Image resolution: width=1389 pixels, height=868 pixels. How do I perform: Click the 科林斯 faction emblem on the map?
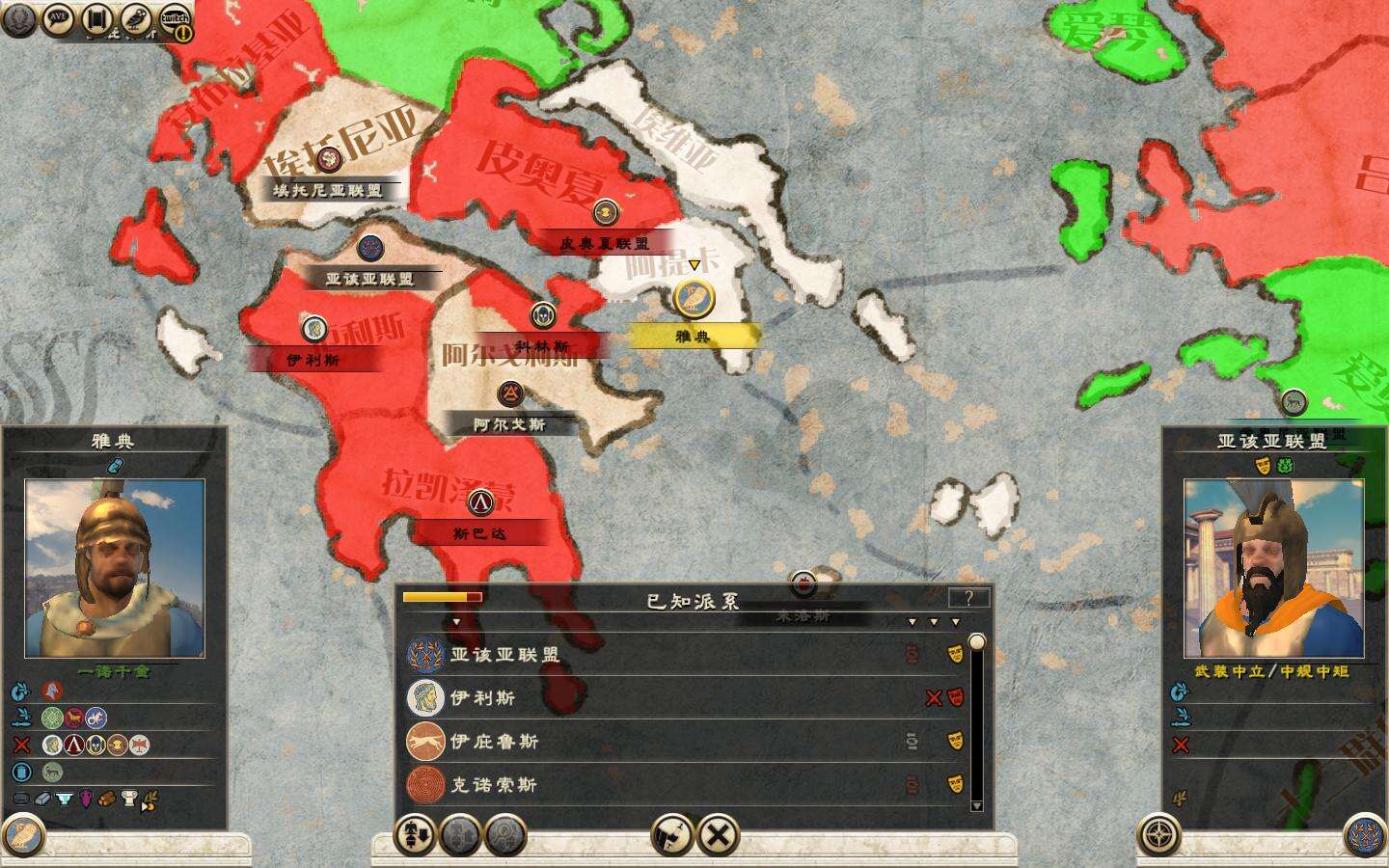click(542, 315)
